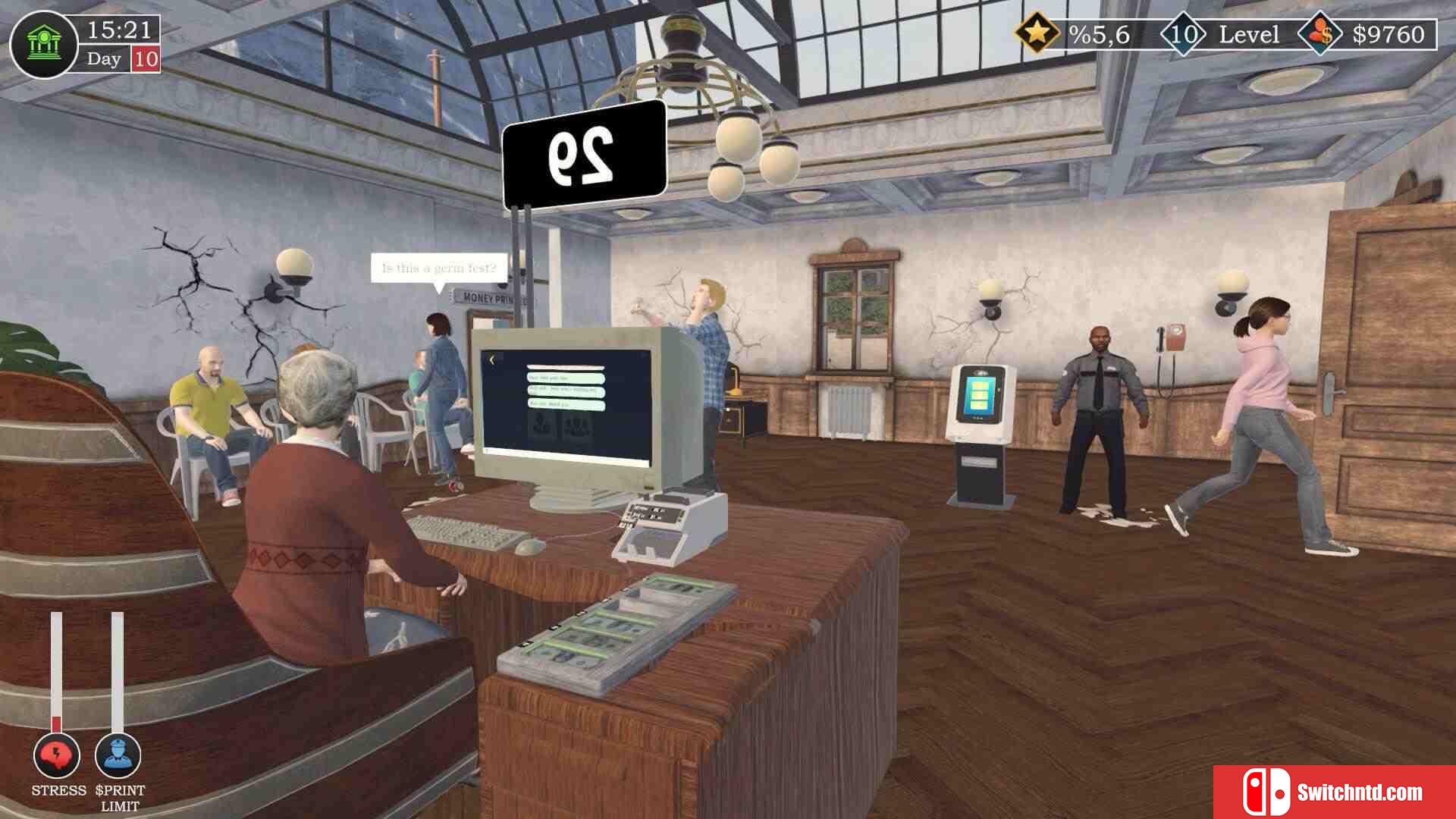Select the red stress brain icon

point(57,755)
